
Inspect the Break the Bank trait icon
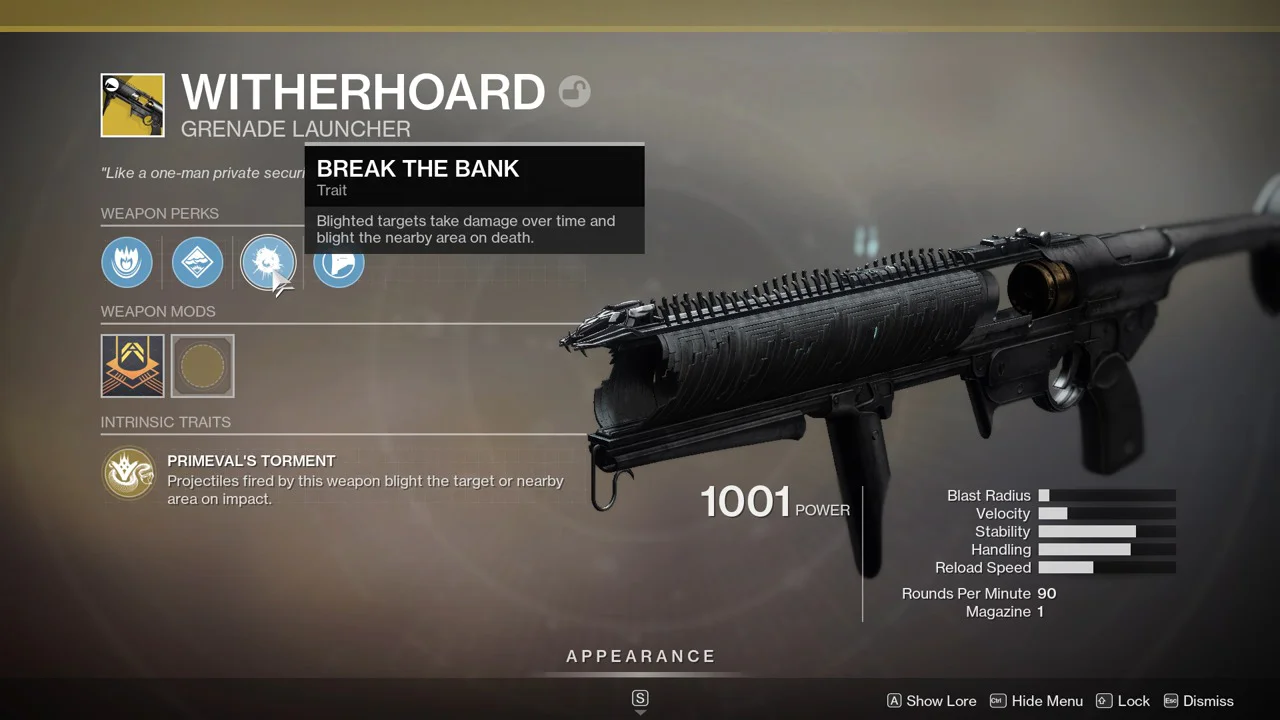coord(267,263)
